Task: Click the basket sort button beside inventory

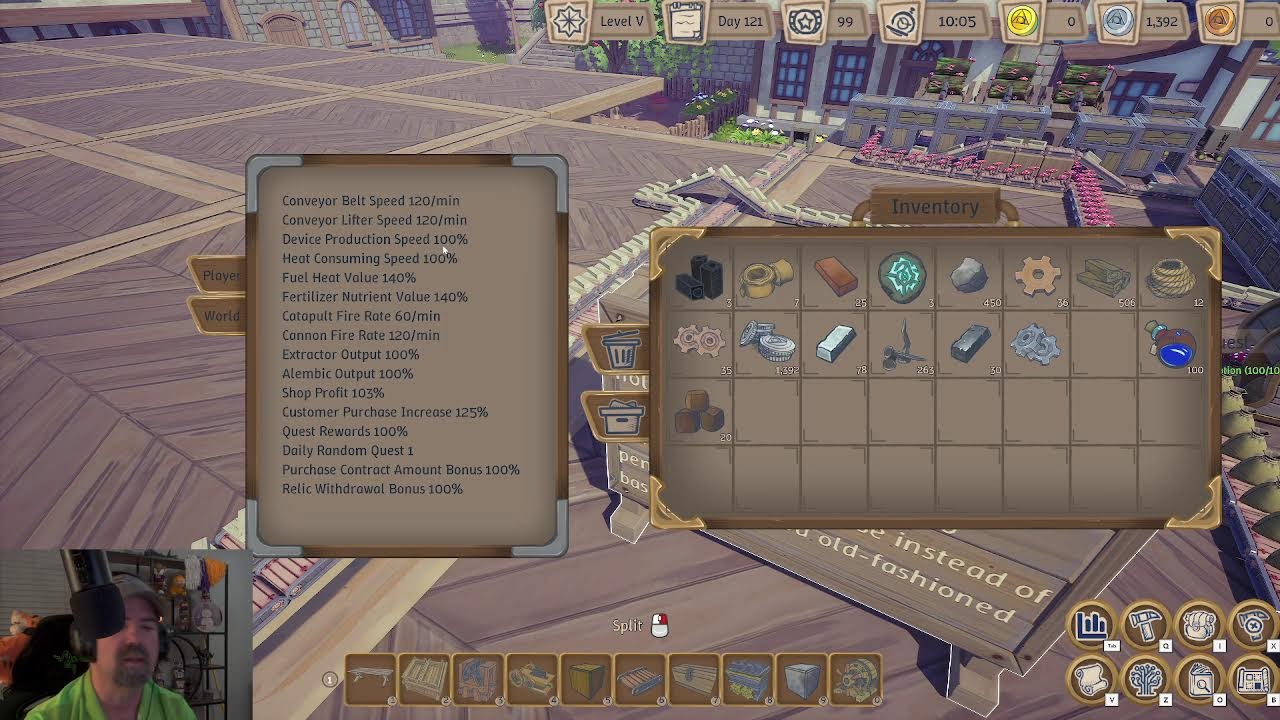Action: point(621,419)
